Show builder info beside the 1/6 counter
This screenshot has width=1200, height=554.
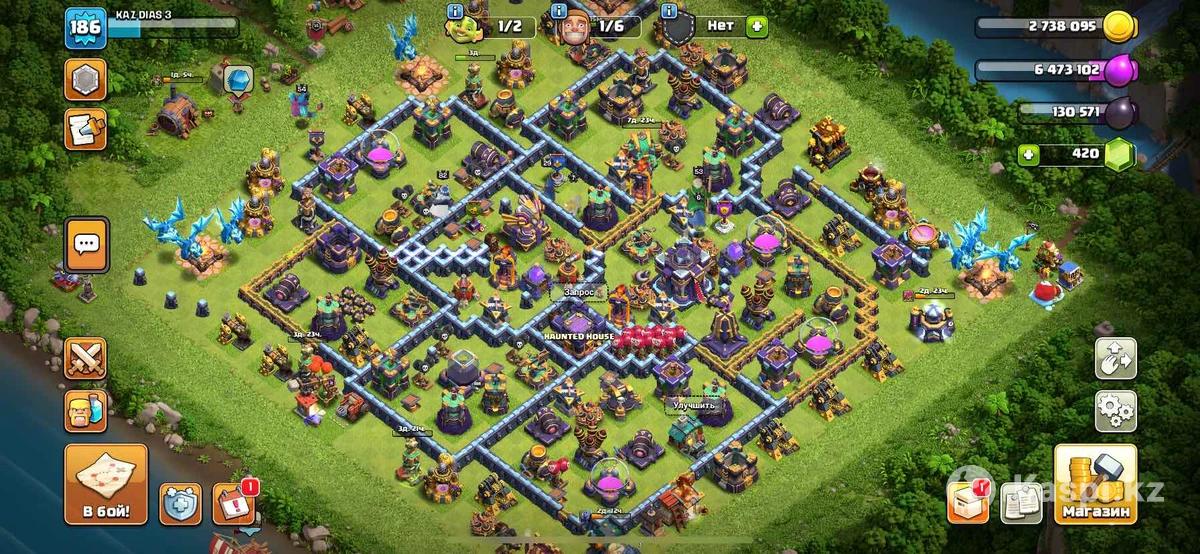(549, 10)
